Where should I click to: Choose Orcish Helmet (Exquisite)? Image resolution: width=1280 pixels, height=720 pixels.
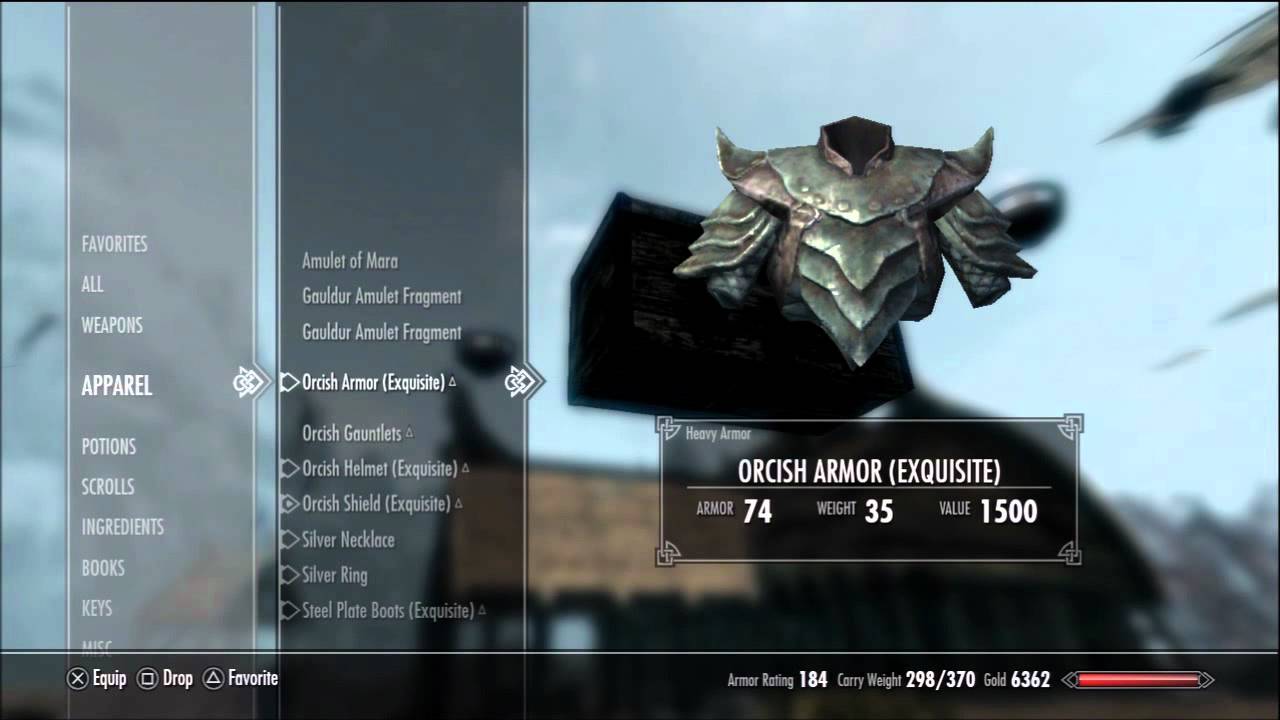[x=379, y=469]
